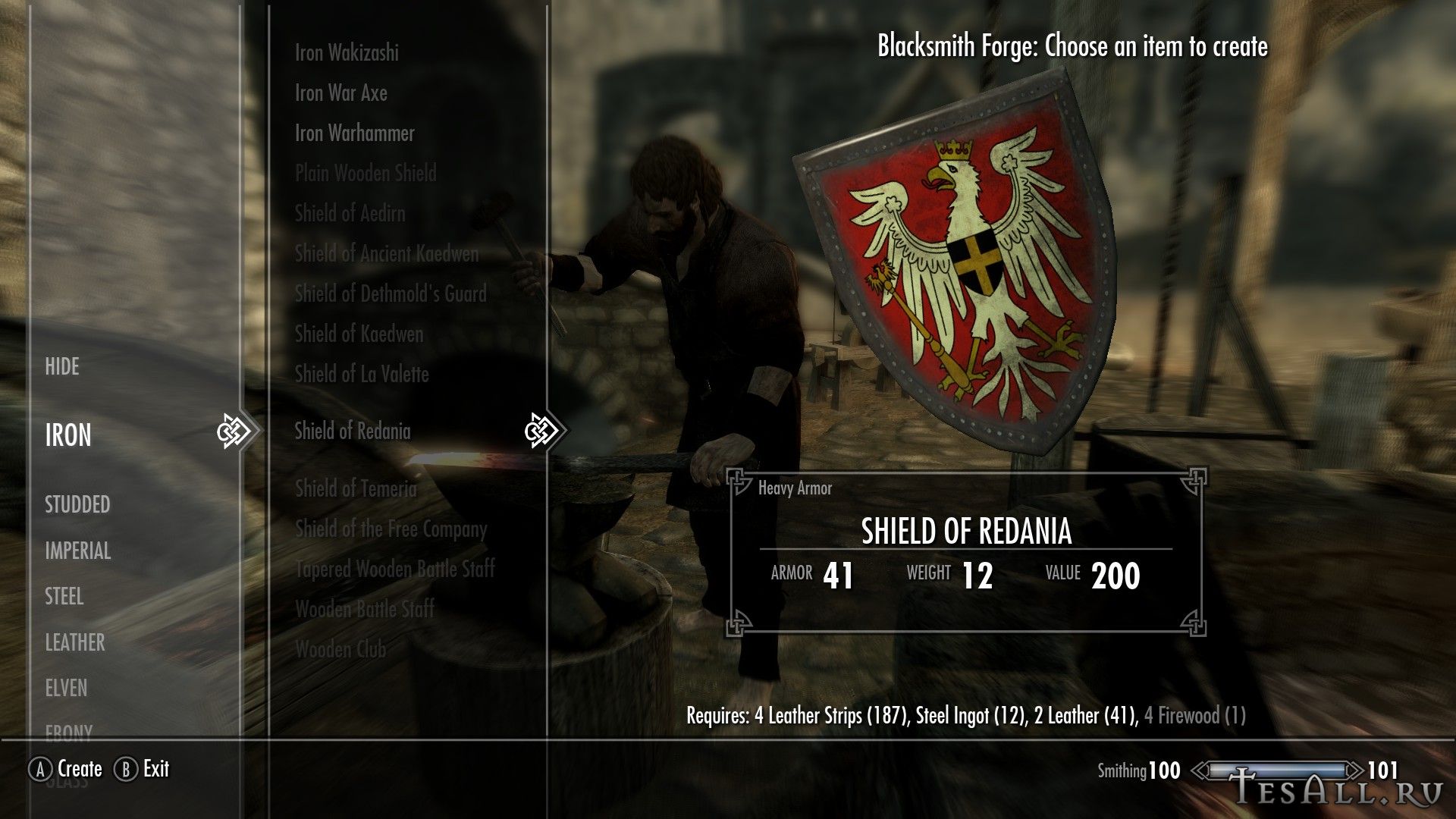Switch to the Elven category
Image resolution: width=1456 pixels, height=819 pixels.
coord(66,689)
